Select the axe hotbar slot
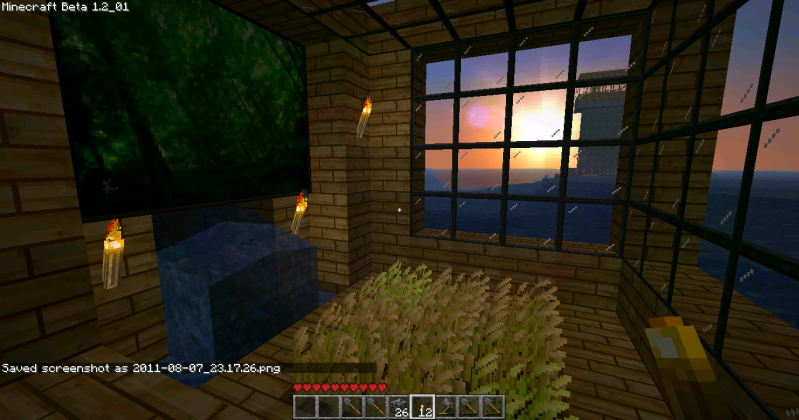Viewport: 799px width, 420px height. (446, 406)
